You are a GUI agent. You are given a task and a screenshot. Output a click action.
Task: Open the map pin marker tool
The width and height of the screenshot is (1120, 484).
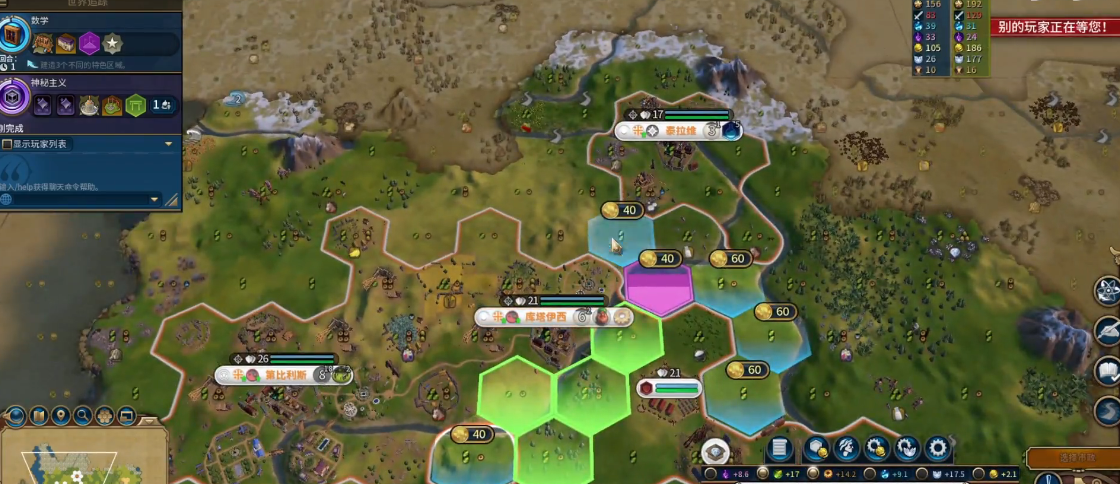61,415
